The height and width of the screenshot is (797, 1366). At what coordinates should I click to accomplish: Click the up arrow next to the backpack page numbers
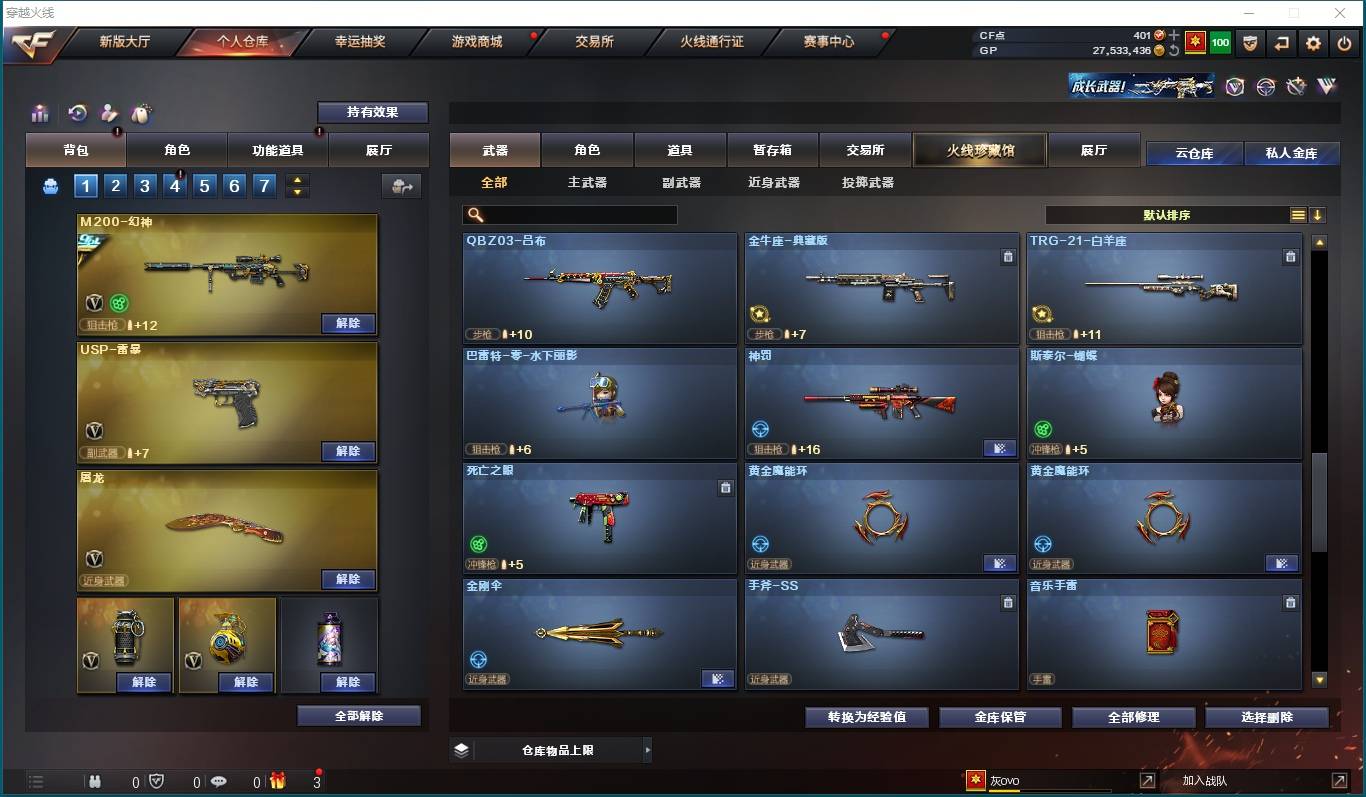click(296, 180)
